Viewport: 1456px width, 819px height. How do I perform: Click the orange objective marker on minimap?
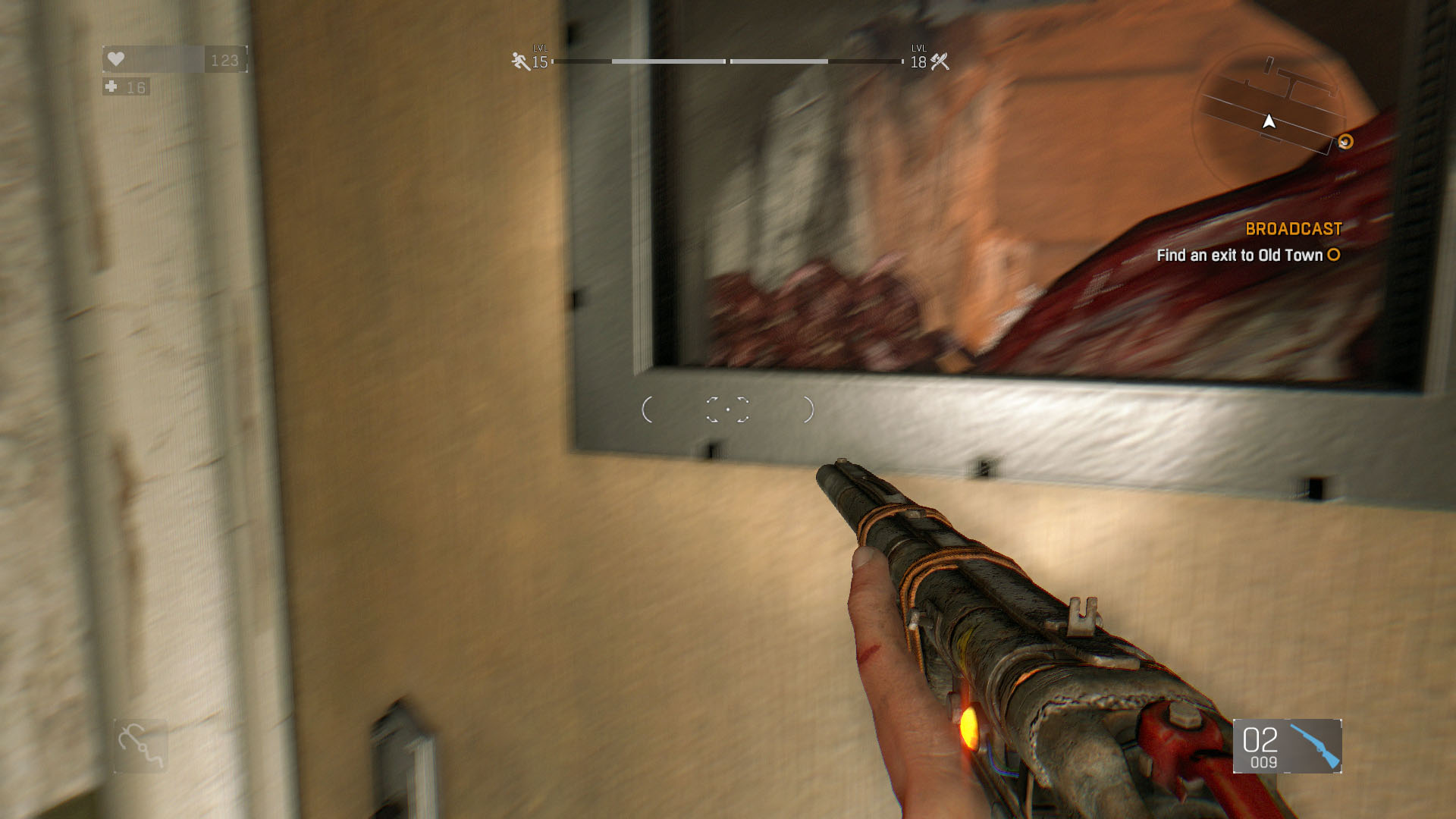[1345, 142]
